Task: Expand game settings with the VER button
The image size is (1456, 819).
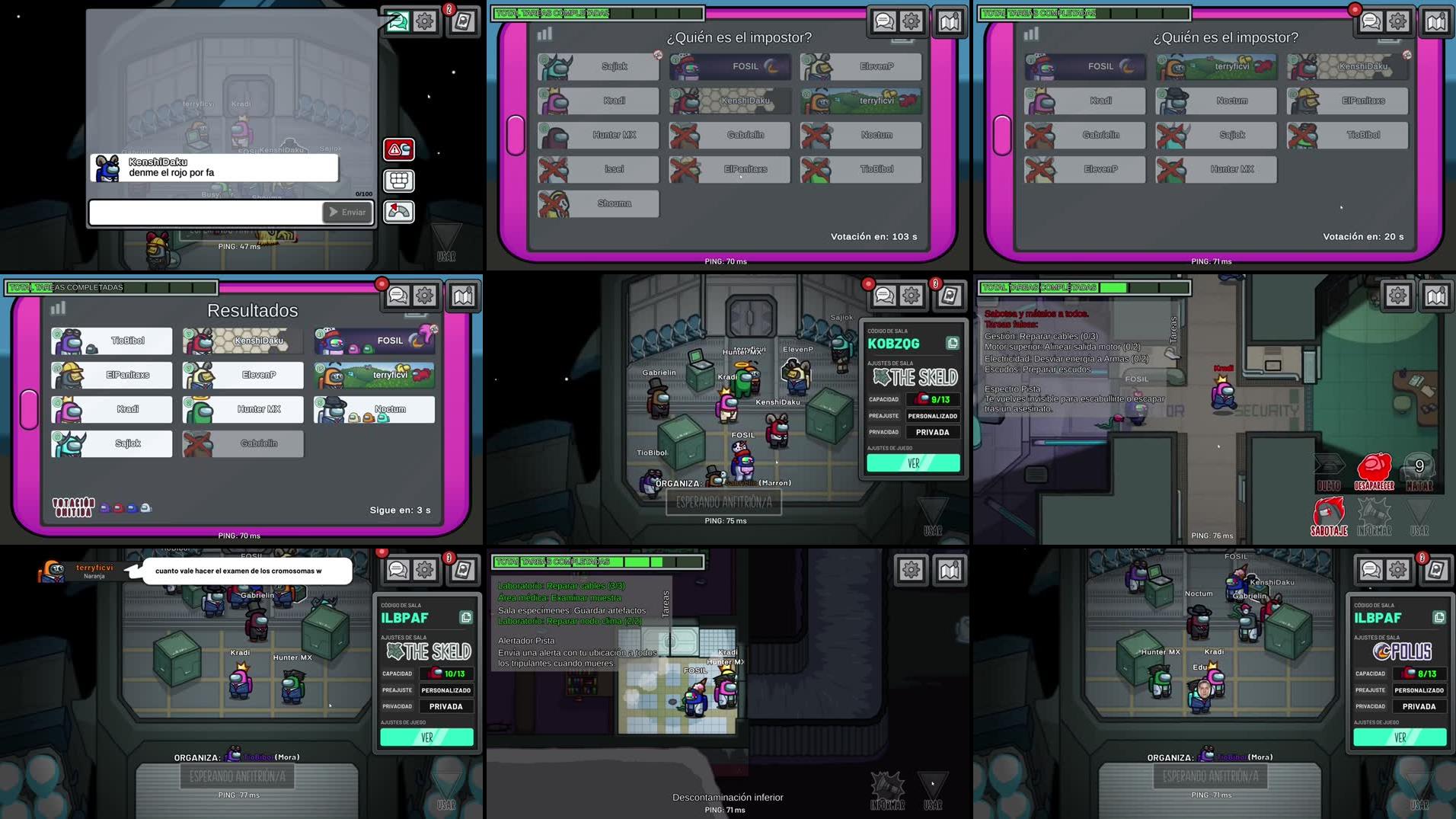Action: [x=912, y=462]
